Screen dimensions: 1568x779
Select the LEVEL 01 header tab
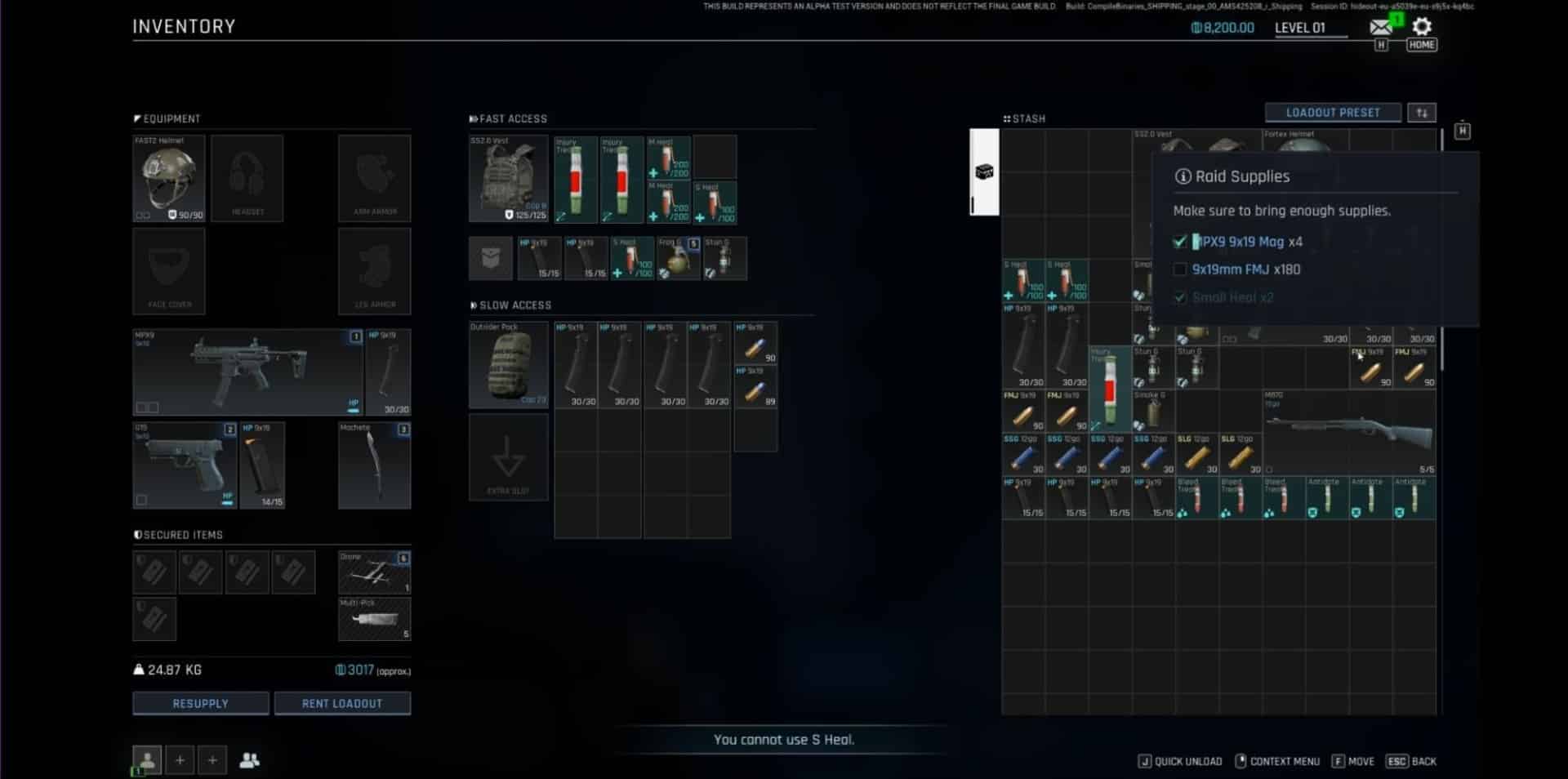click(x=1307, y=26)
